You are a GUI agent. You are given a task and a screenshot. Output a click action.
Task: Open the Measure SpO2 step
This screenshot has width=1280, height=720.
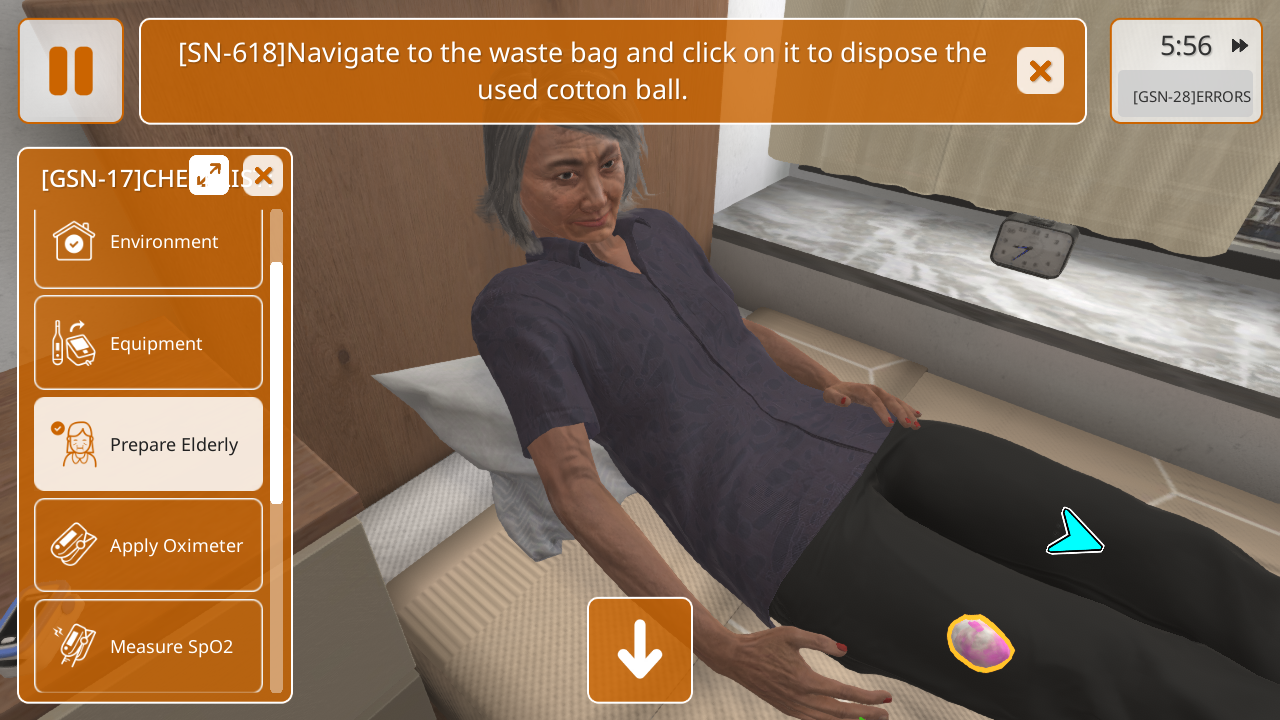tap(148, 646)
